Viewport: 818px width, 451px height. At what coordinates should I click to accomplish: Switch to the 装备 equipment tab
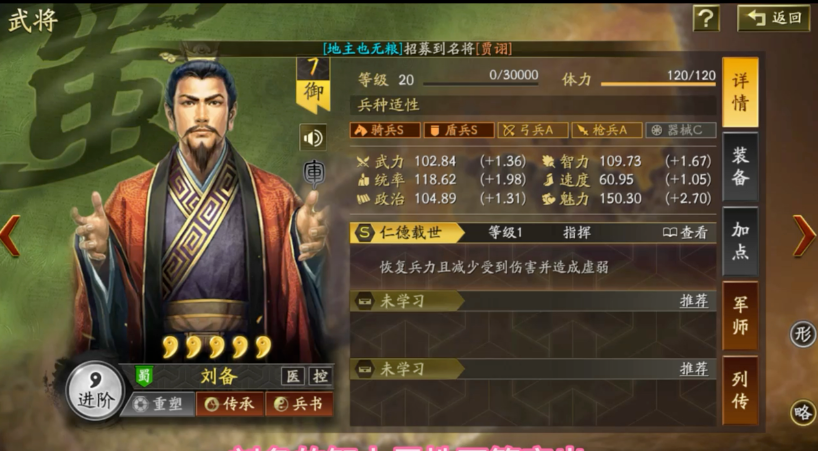(x=740, y=167)
